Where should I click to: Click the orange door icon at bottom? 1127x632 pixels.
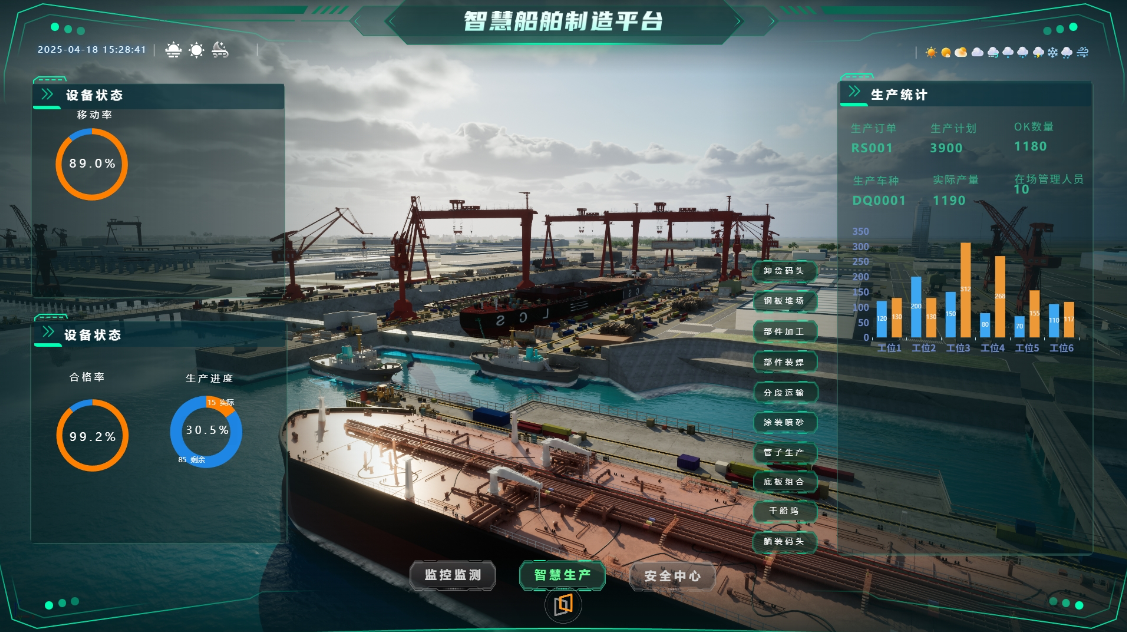pyautogui.click(x=564, y=605)
